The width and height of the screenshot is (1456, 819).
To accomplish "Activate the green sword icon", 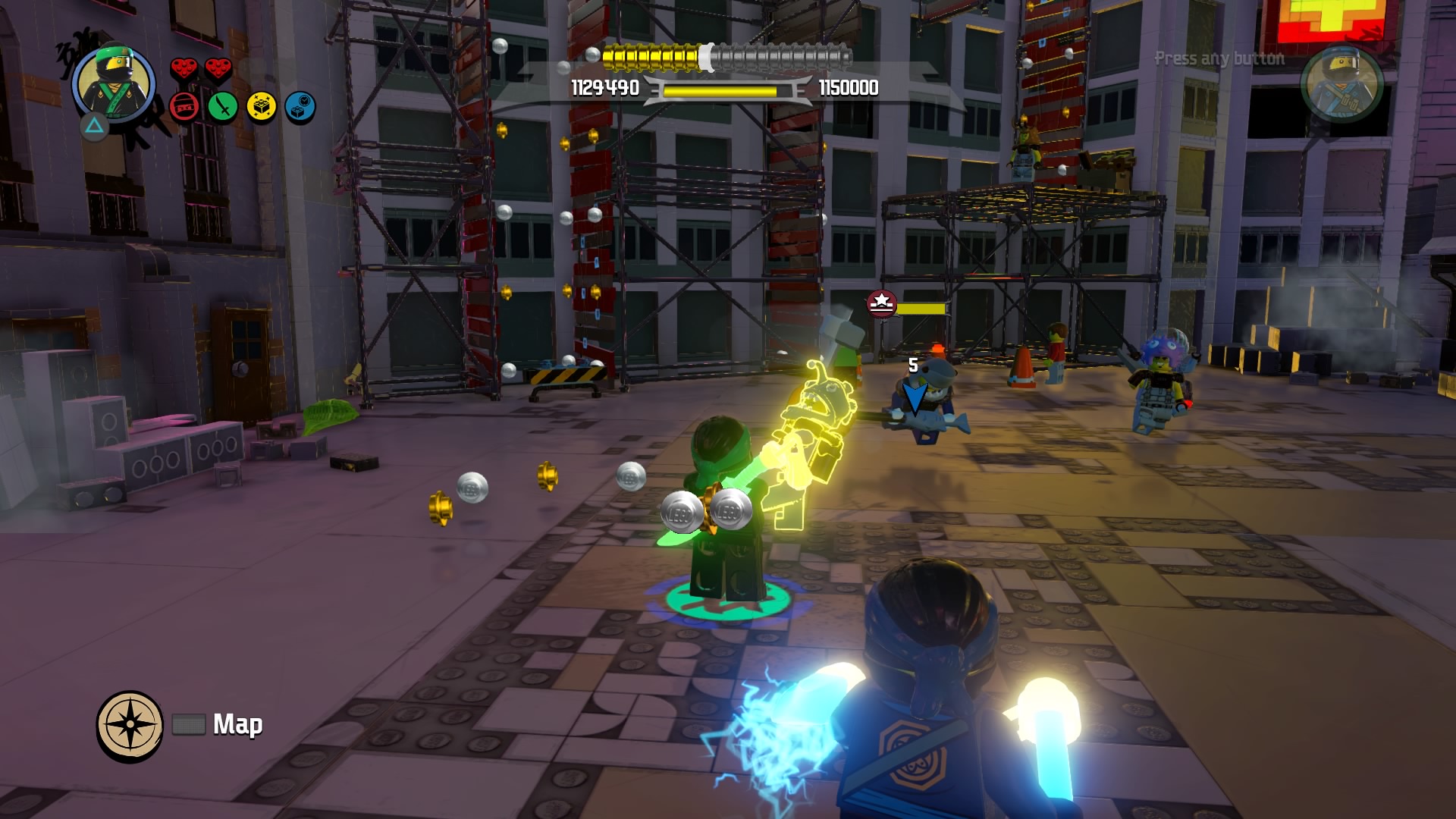I will point(223,107).
